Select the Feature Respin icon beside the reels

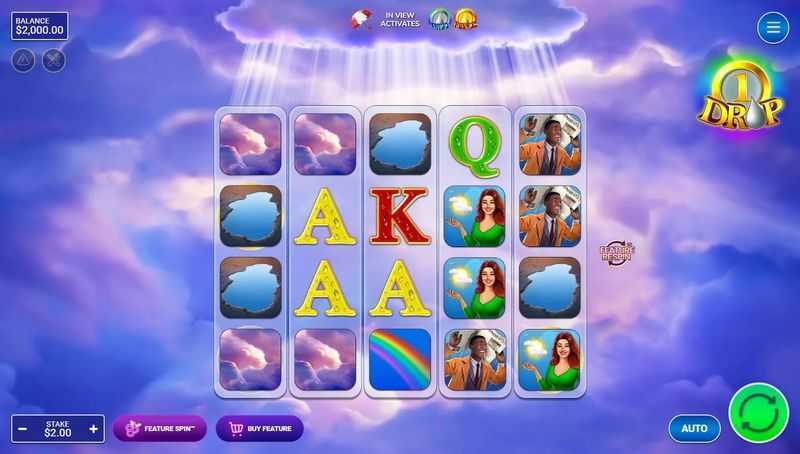pos(617,253)
